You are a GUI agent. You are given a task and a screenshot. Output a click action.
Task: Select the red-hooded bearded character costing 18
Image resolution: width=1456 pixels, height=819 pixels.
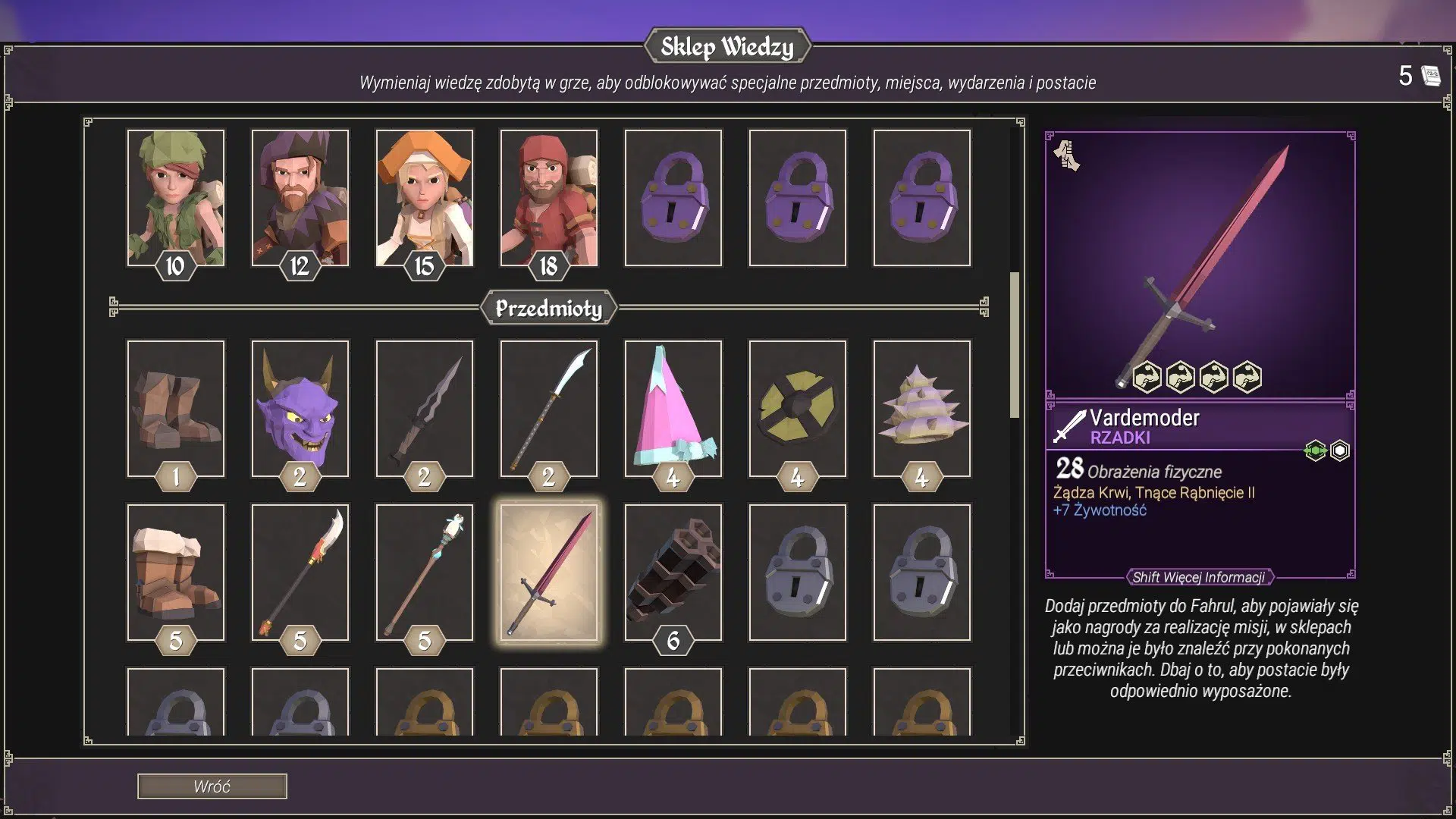click(x=548, y=197)
